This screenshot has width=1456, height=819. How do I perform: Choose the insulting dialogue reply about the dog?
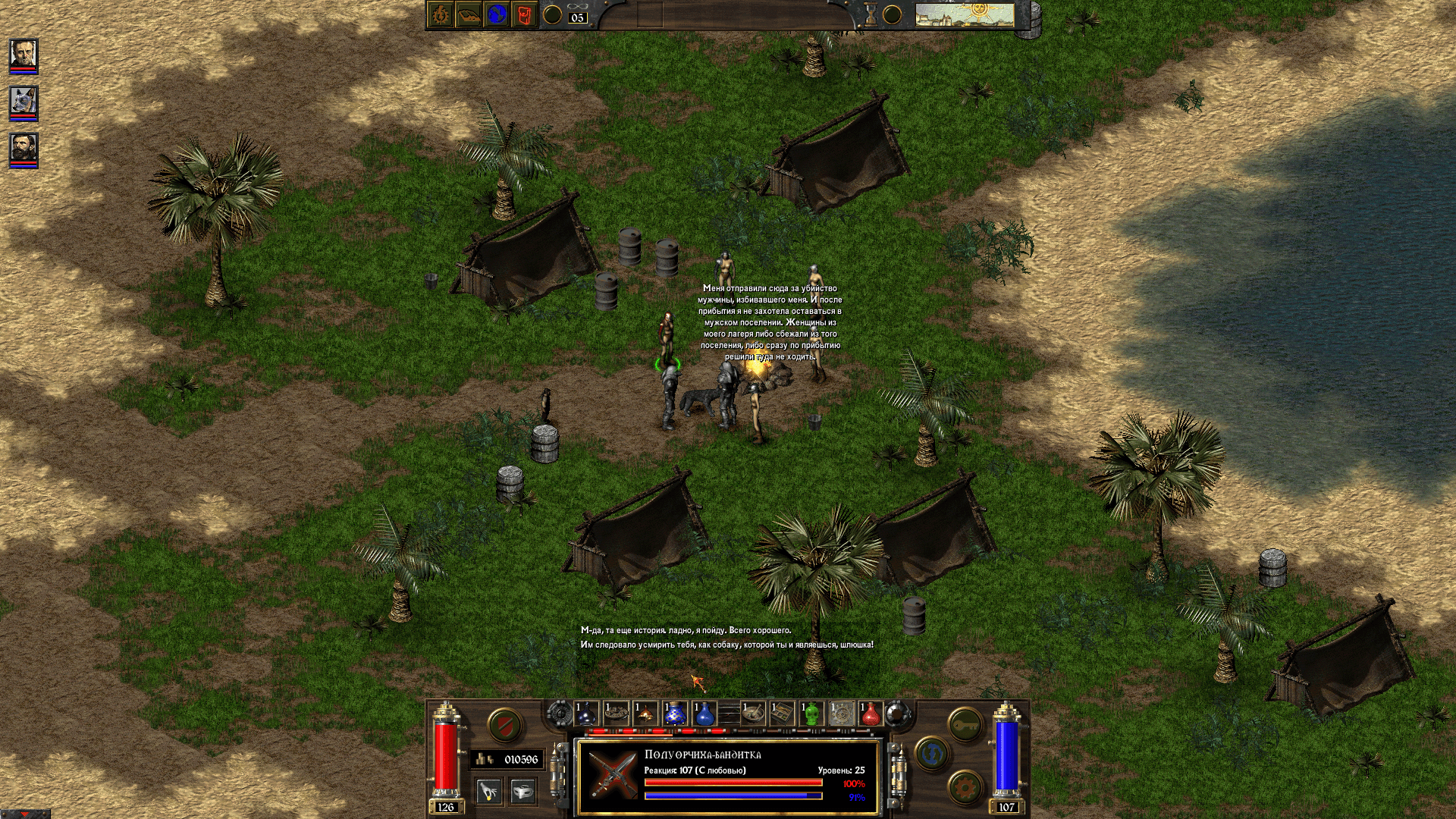728,646
